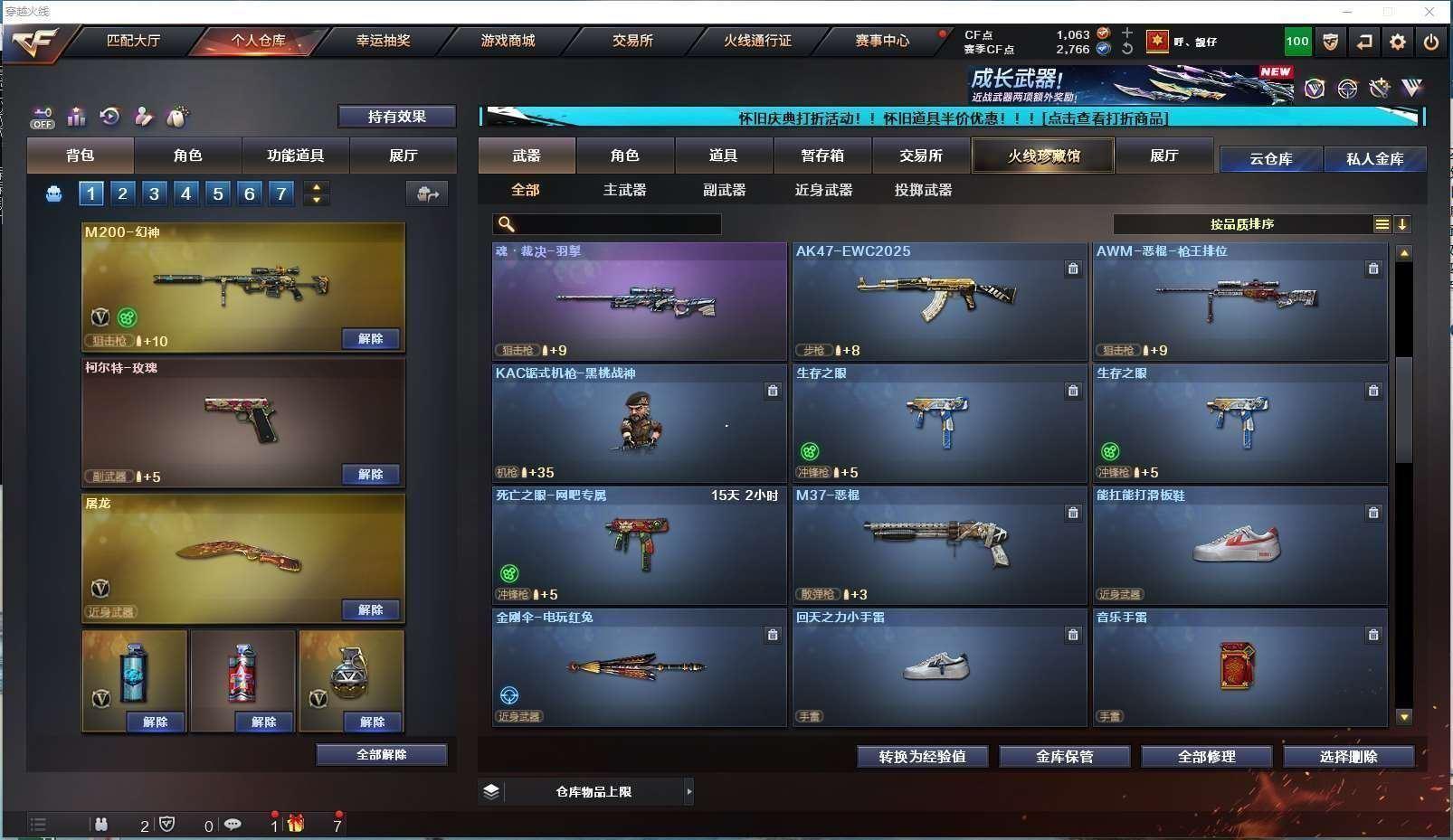Screen dimensions: 1453x840
Task: Filter weapons by 近身武器 category
Action: (823, 190)
